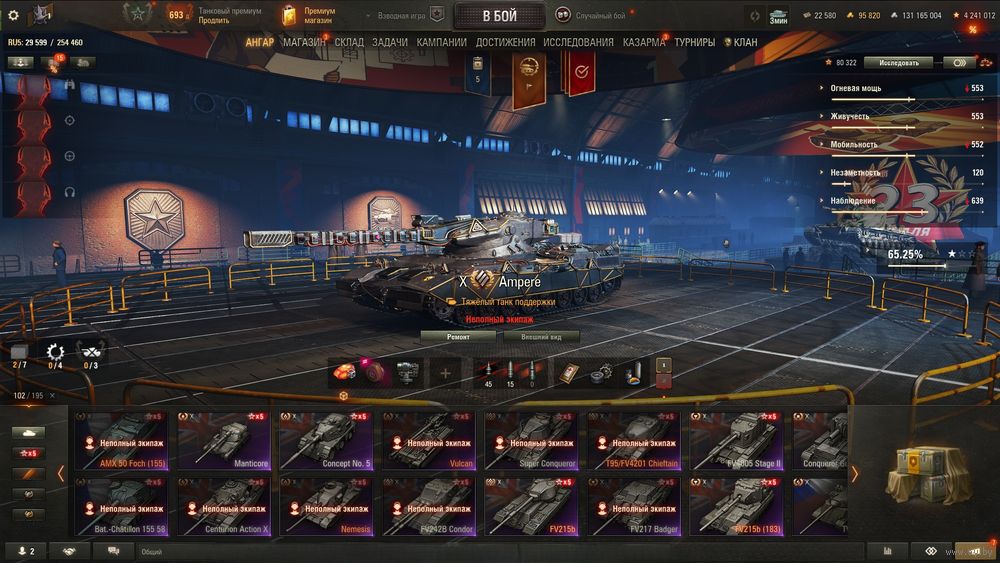Select the Manticore tank in carousel
Image resolution: width=1000 pixels, height=563 pixels.
227,440
